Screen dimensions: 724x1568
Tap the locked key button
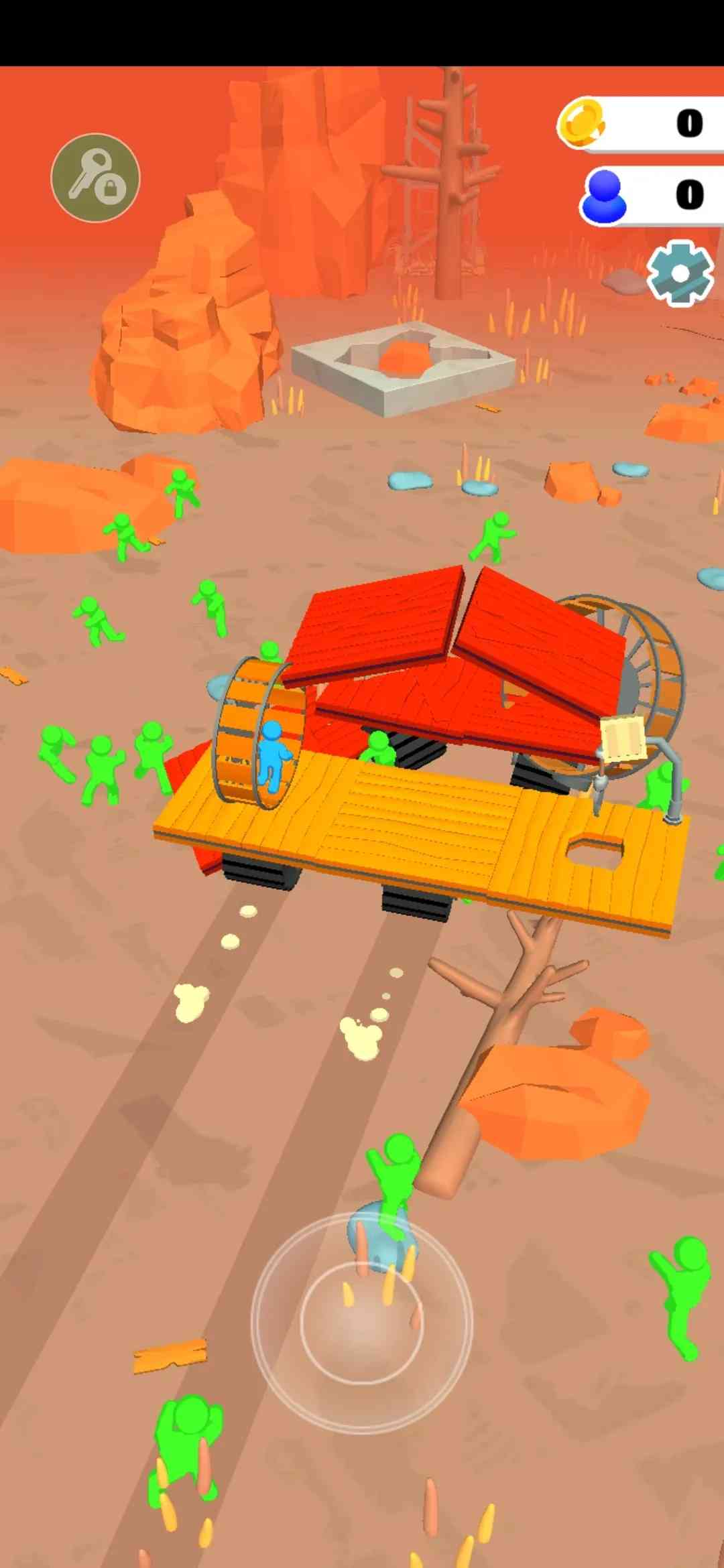click(x=95, y=178)
